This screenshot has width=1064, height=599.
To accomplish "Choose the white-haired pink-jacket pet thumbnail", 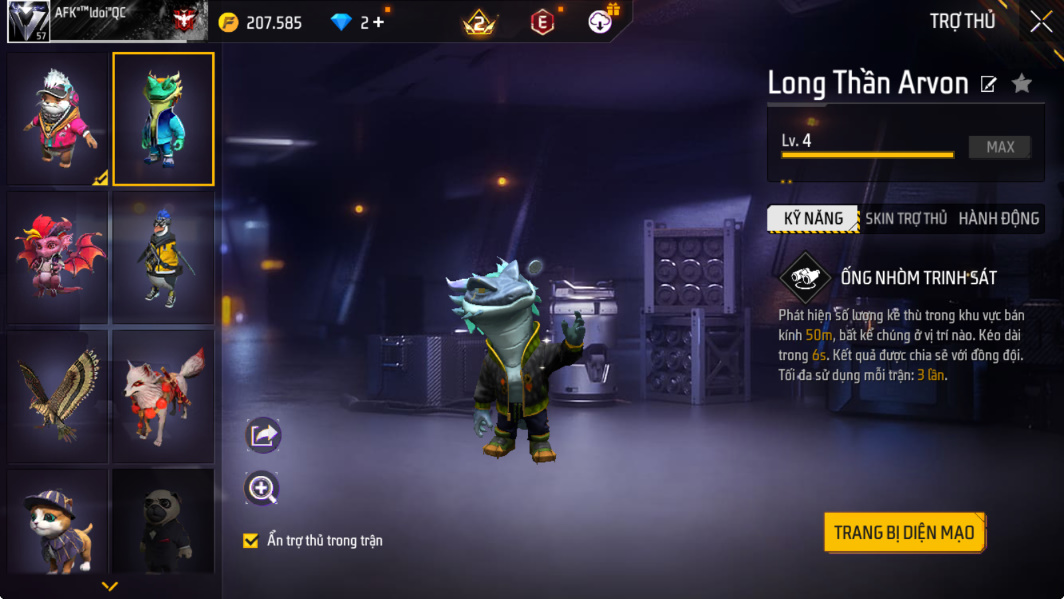I will (58, 119).
